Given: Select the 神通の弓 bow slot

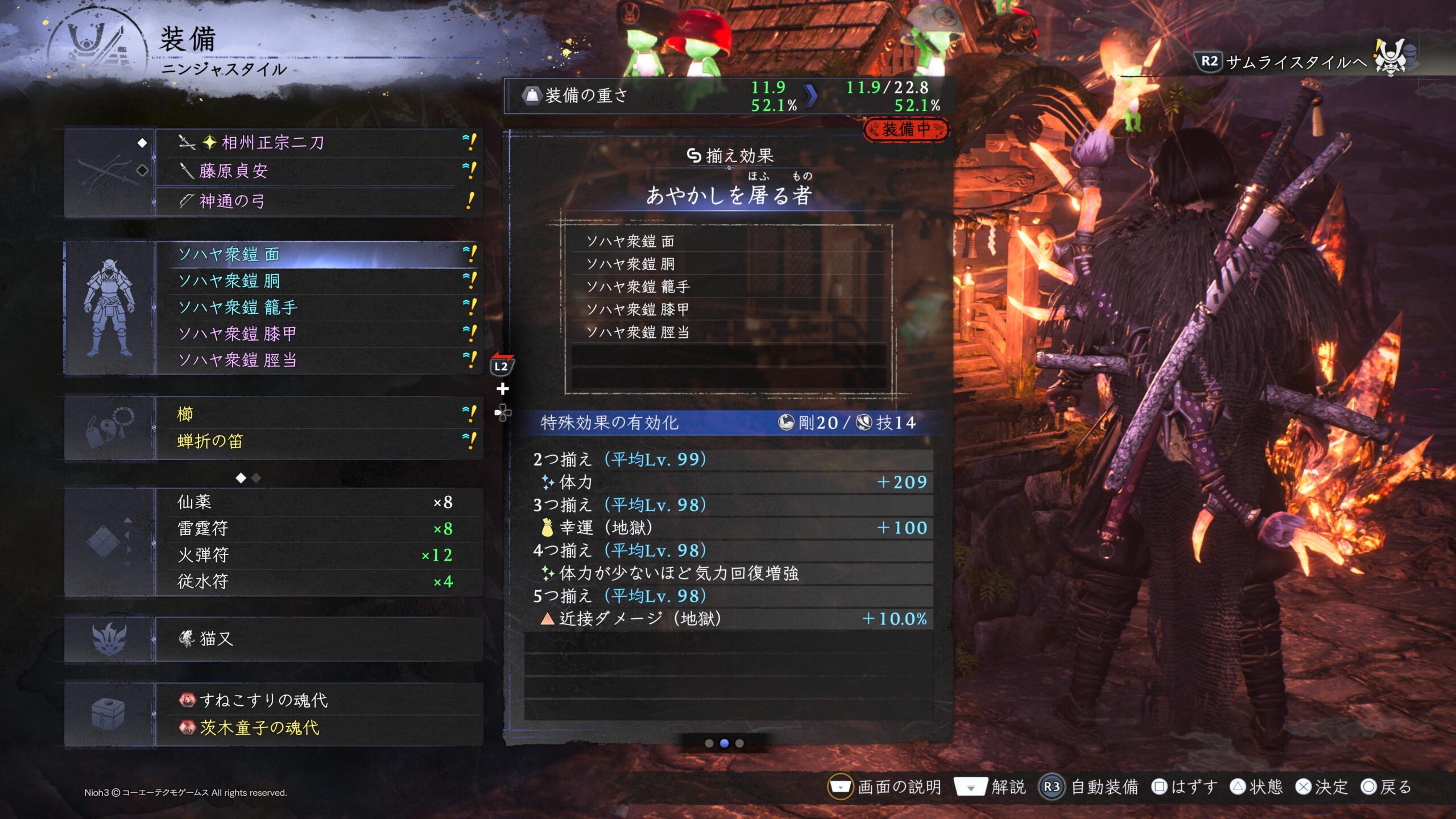Looking at the screenshot, I should (x=318, y=201).
